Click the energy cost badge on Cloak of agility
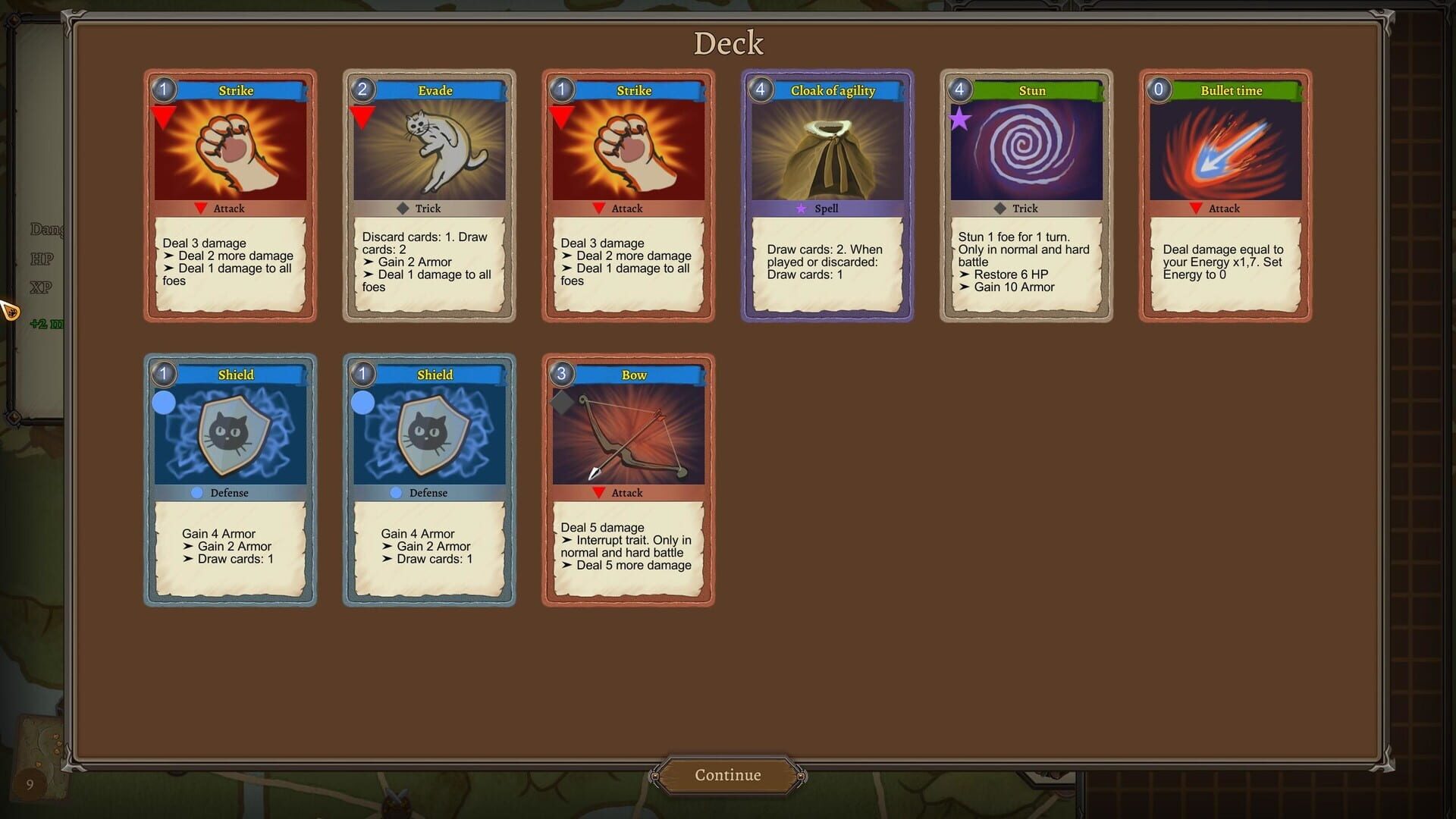 coord(761,89)
